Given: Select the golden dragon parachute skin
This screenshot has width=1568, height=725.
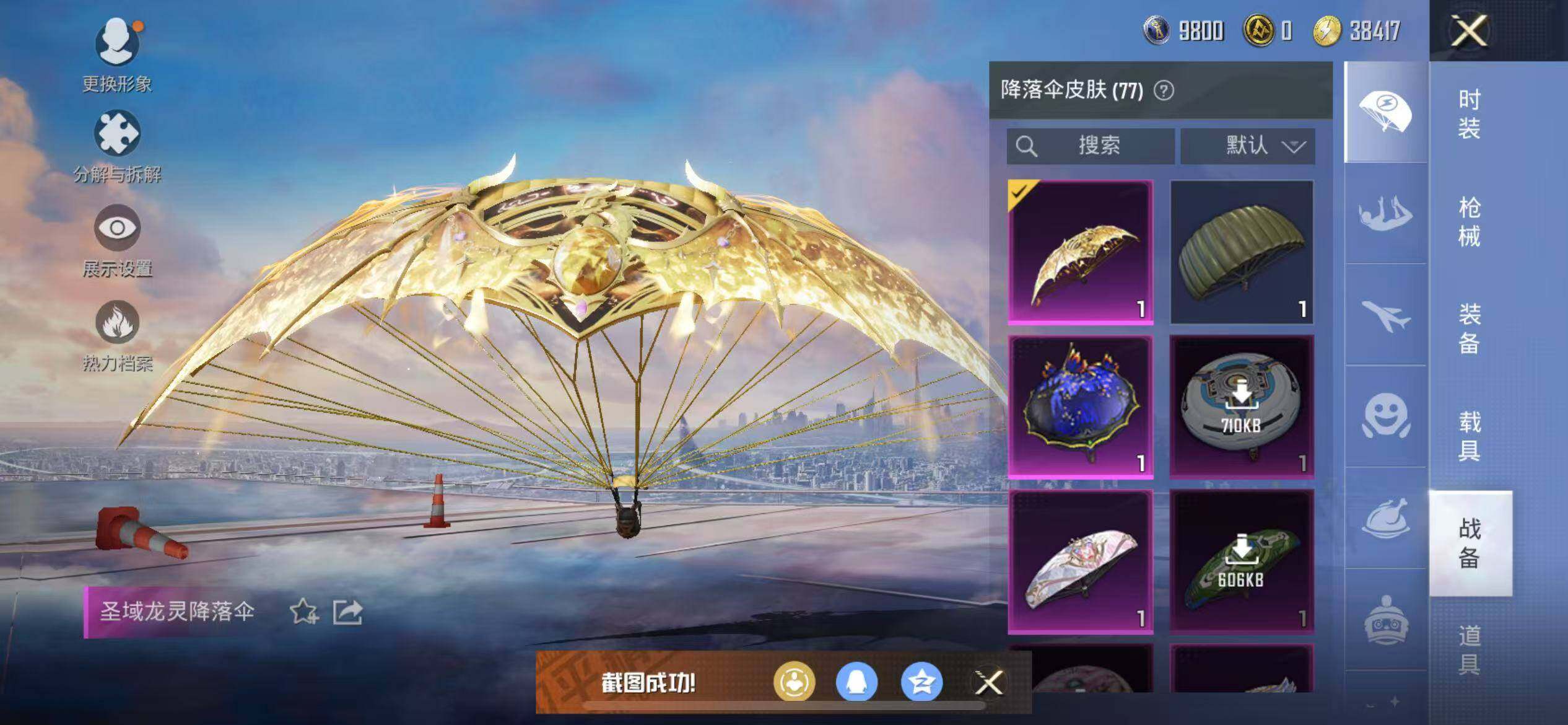Looking at the screenshot, I should (1081, 252).
